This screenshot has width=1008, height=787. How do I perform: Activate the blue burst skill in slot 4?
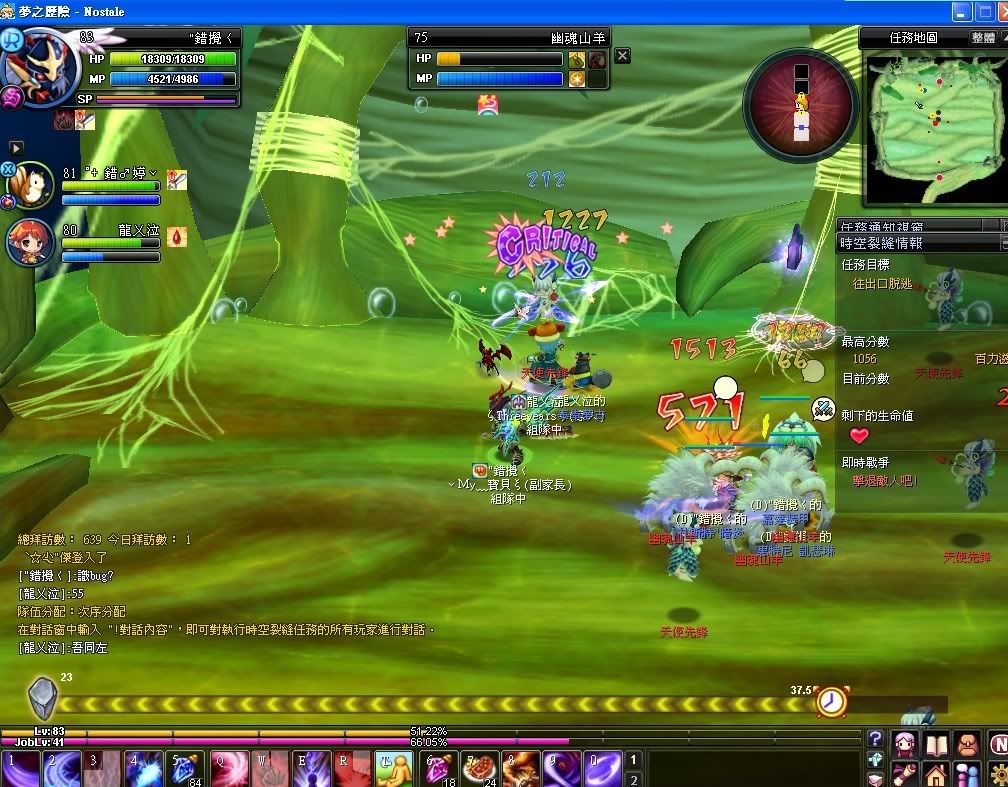tap(145, 769)
